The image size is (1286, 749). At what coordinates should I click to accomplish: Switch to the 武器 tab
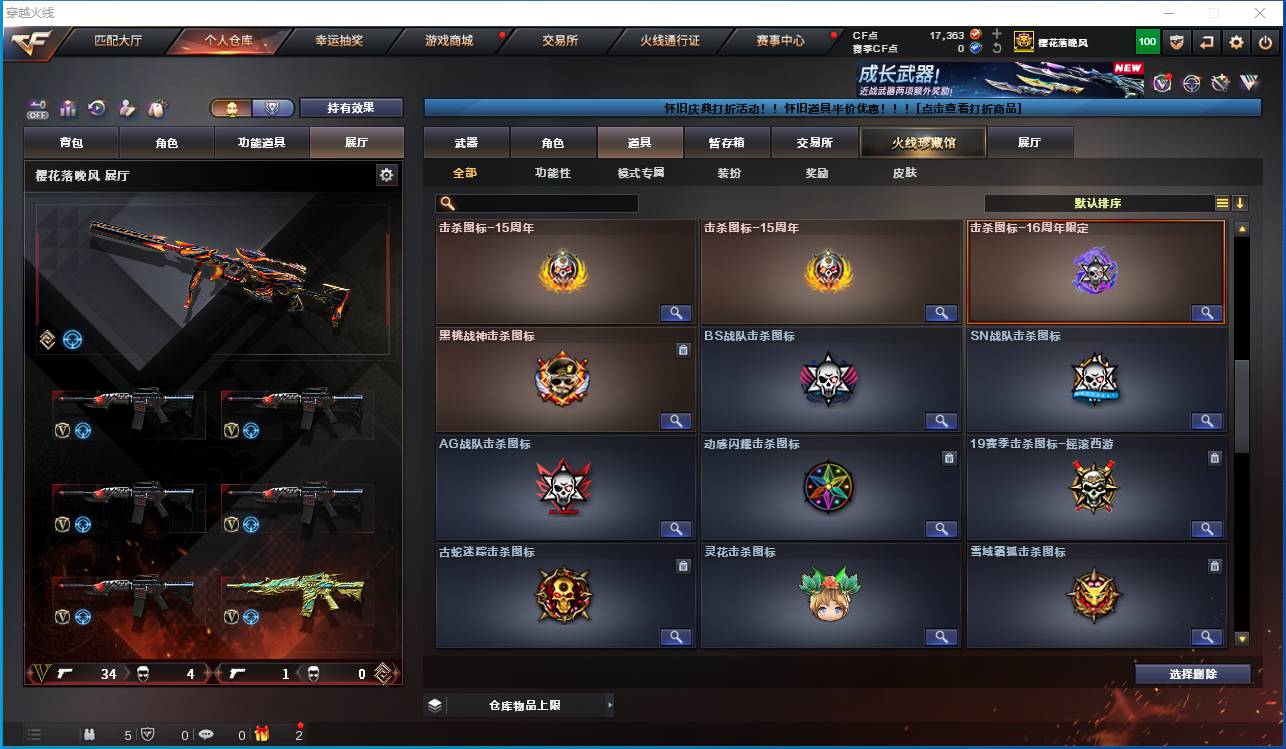tap(465, 142)
